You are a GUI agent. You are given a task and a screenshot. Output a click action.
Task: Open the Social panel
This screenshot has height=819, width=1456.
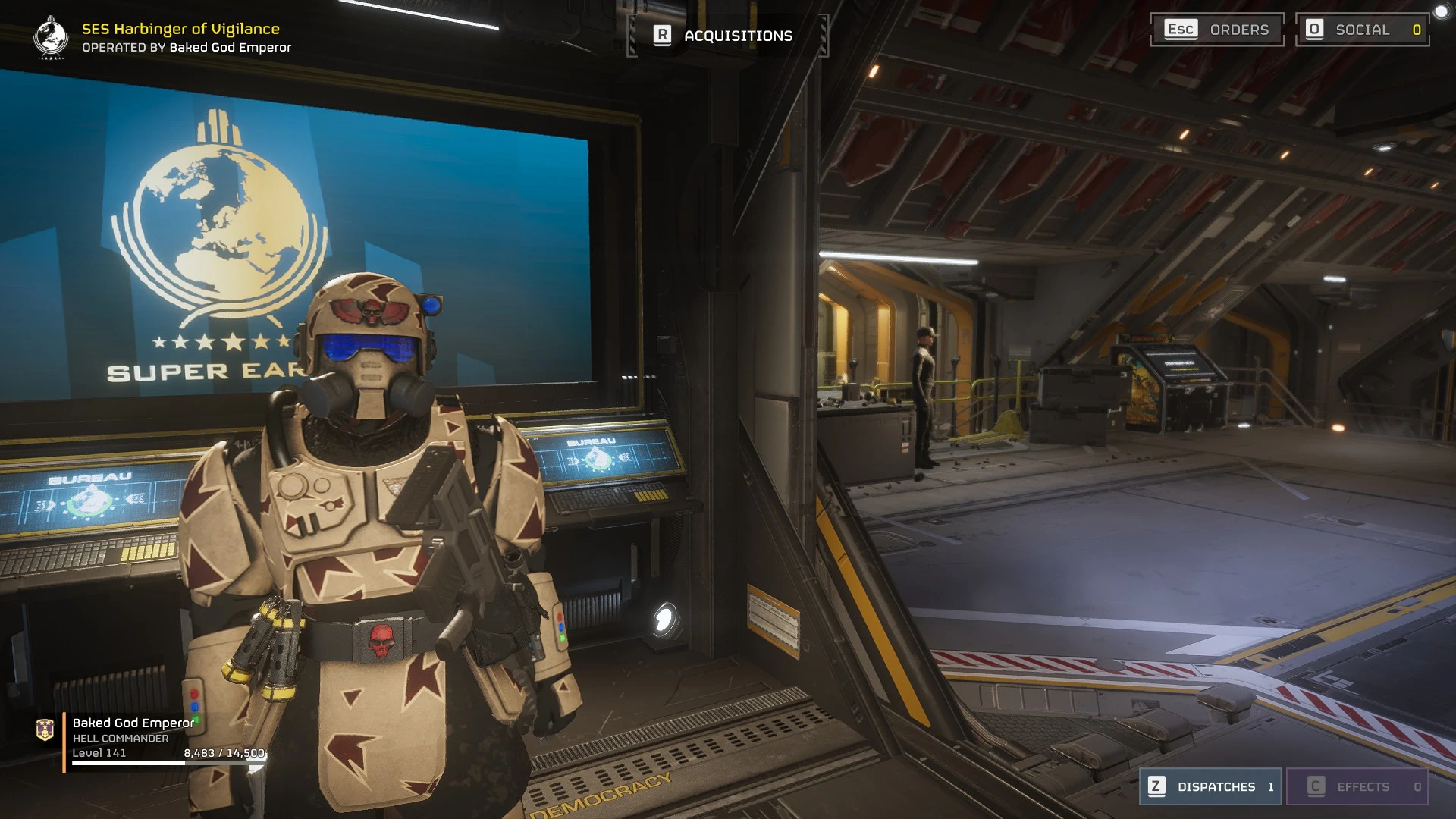[x=1362, y=30]
